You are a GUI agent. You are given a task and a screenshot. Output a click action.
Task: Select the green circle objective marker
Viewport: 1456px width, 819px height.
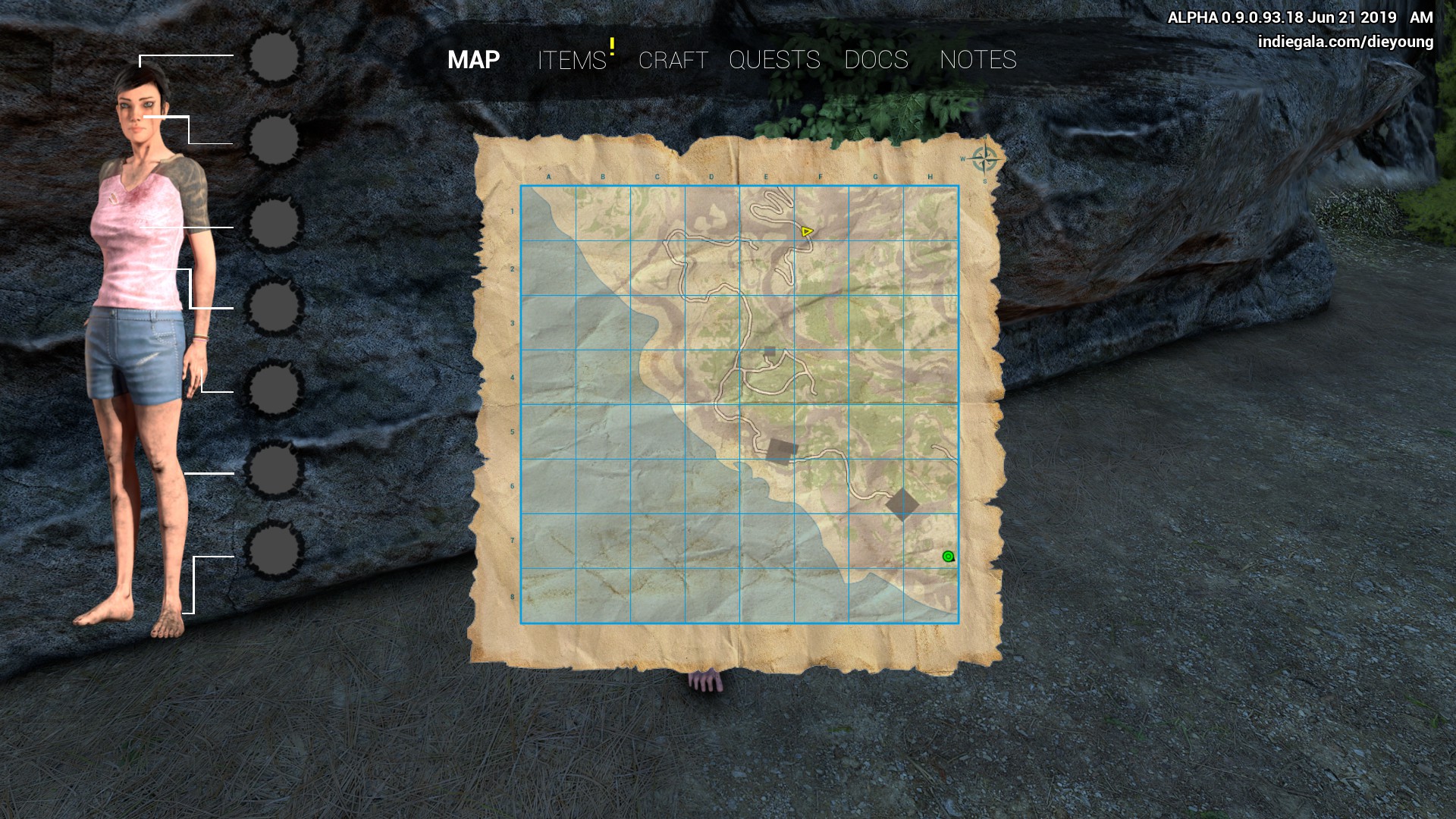click(948, 557)
